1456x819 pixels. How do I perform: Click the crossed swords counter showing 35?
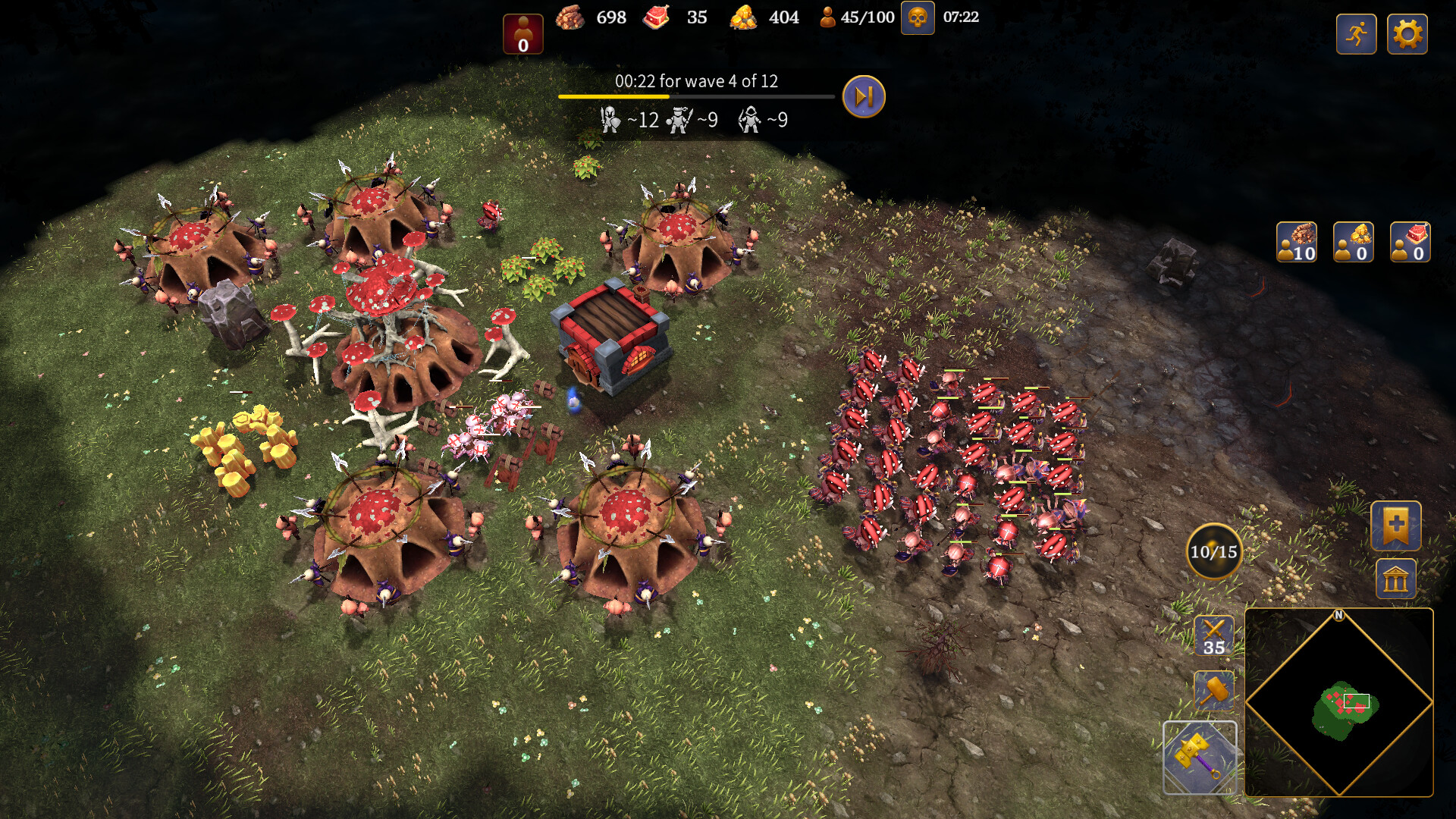pos(1213,637)
